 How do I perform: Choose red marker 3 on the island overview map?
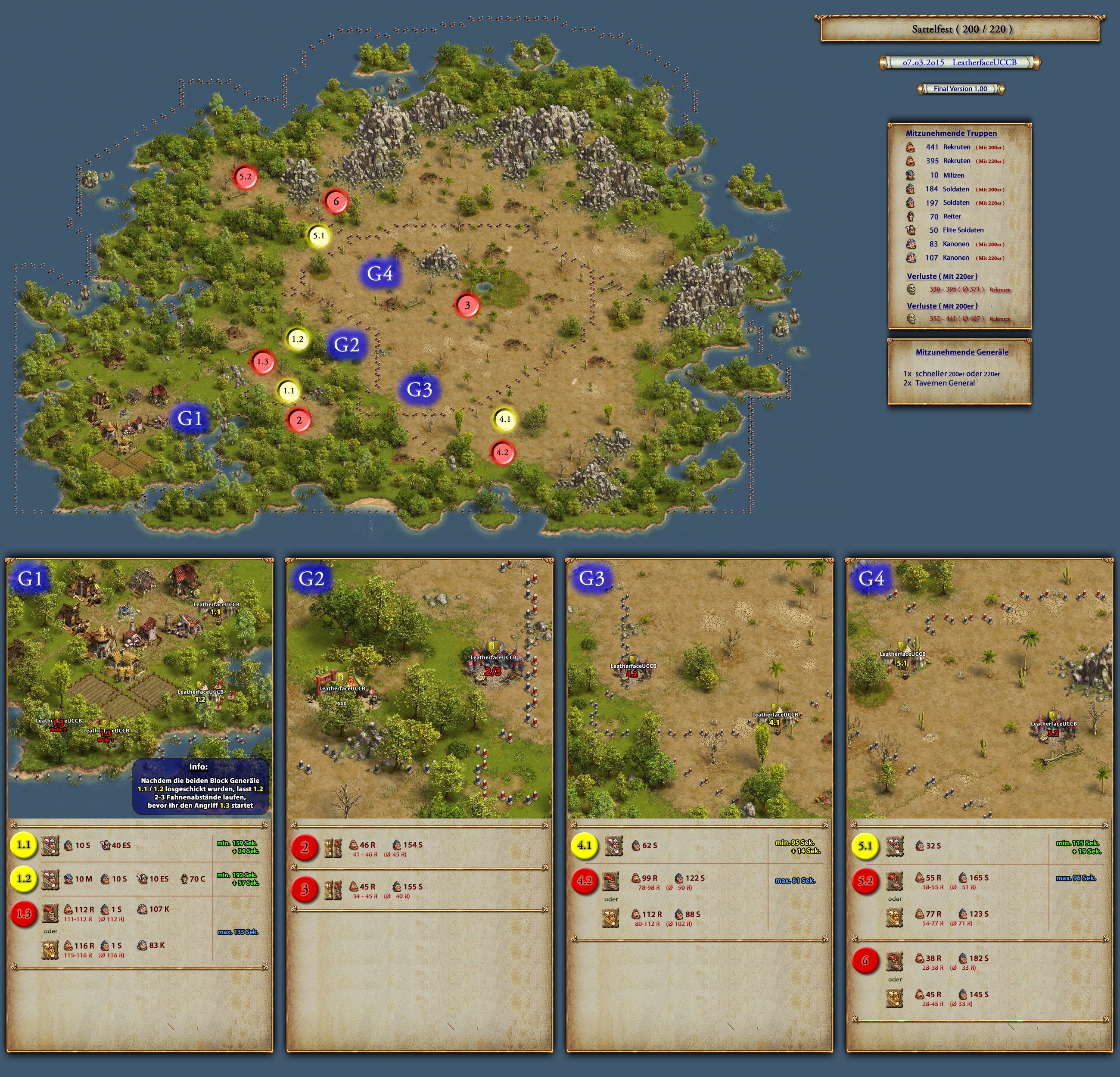467,305
